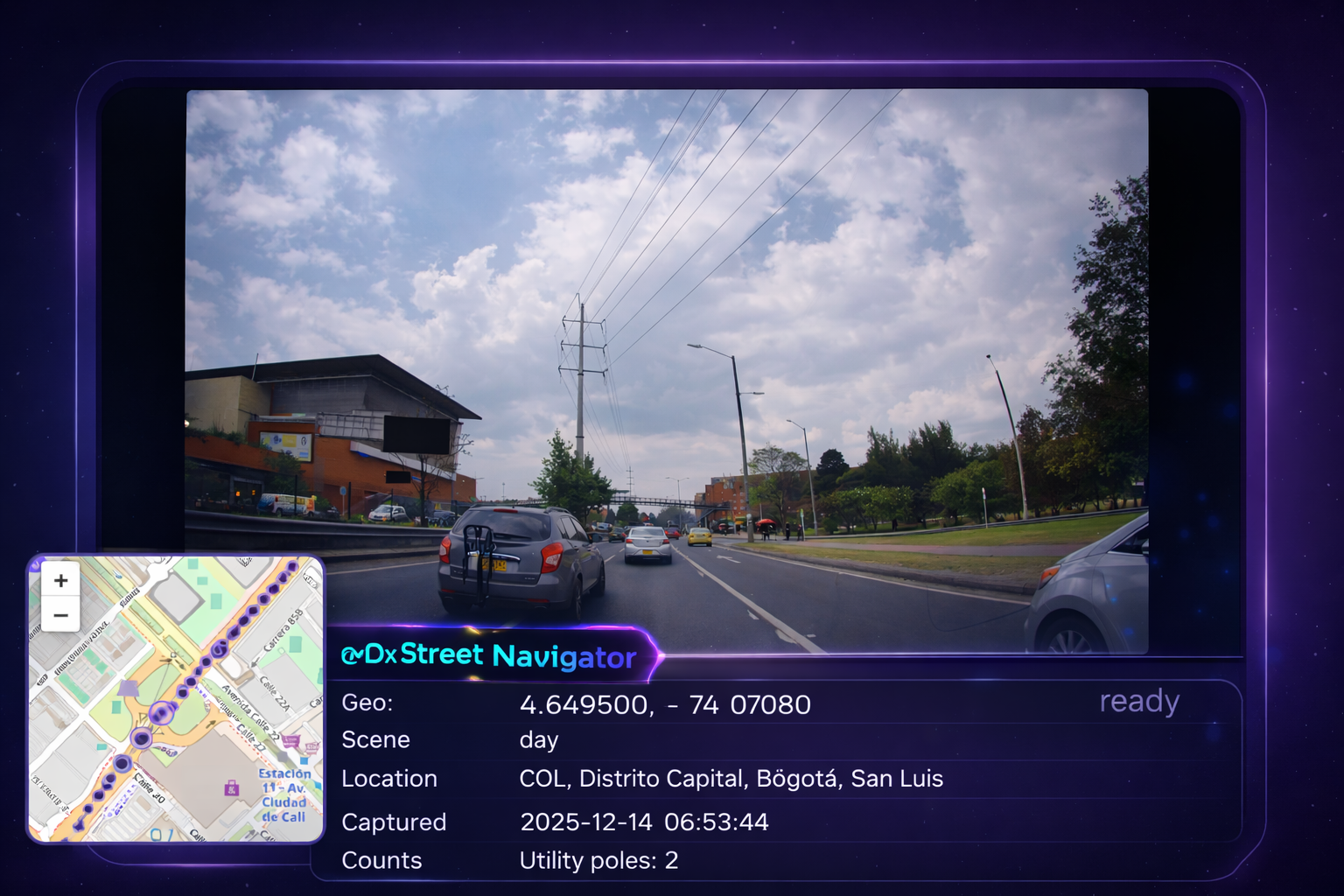This screenshot has height=896, width=1344.
Task: Click the largest circled waypoint marker on the route
Action: [x=161, y=713]
